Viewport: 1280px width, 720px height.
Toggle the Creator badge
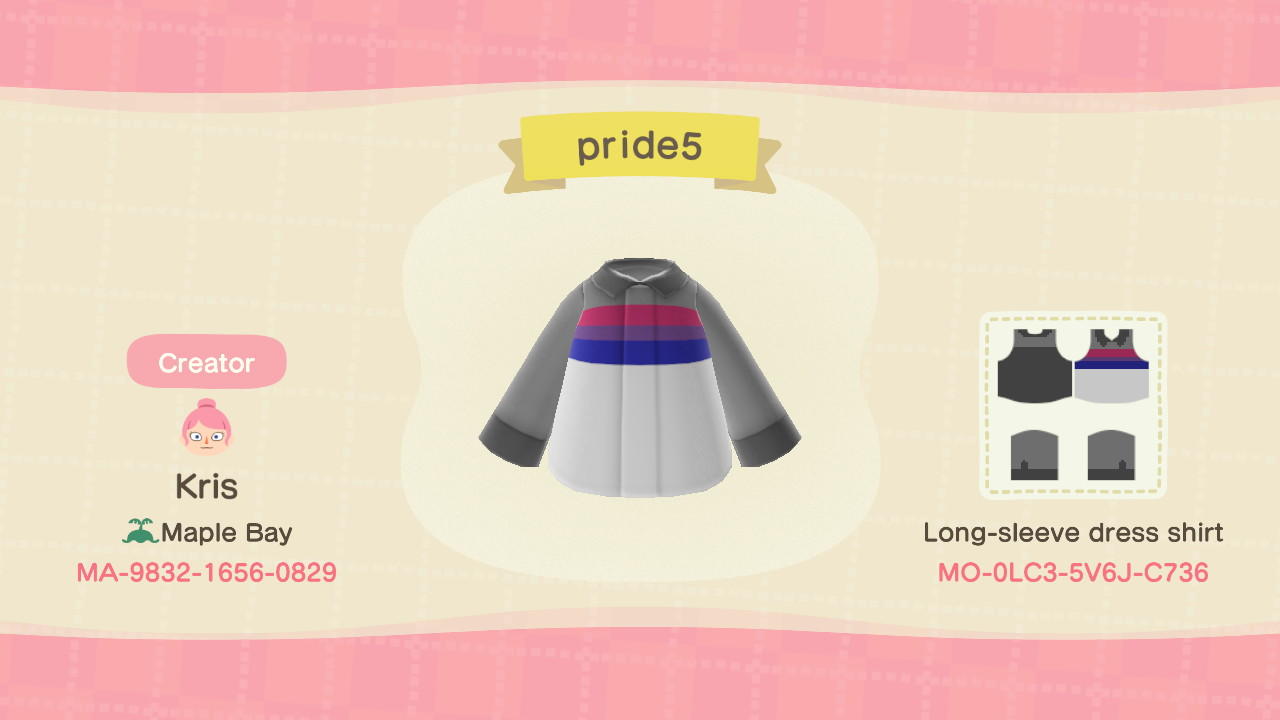[206, 362]
